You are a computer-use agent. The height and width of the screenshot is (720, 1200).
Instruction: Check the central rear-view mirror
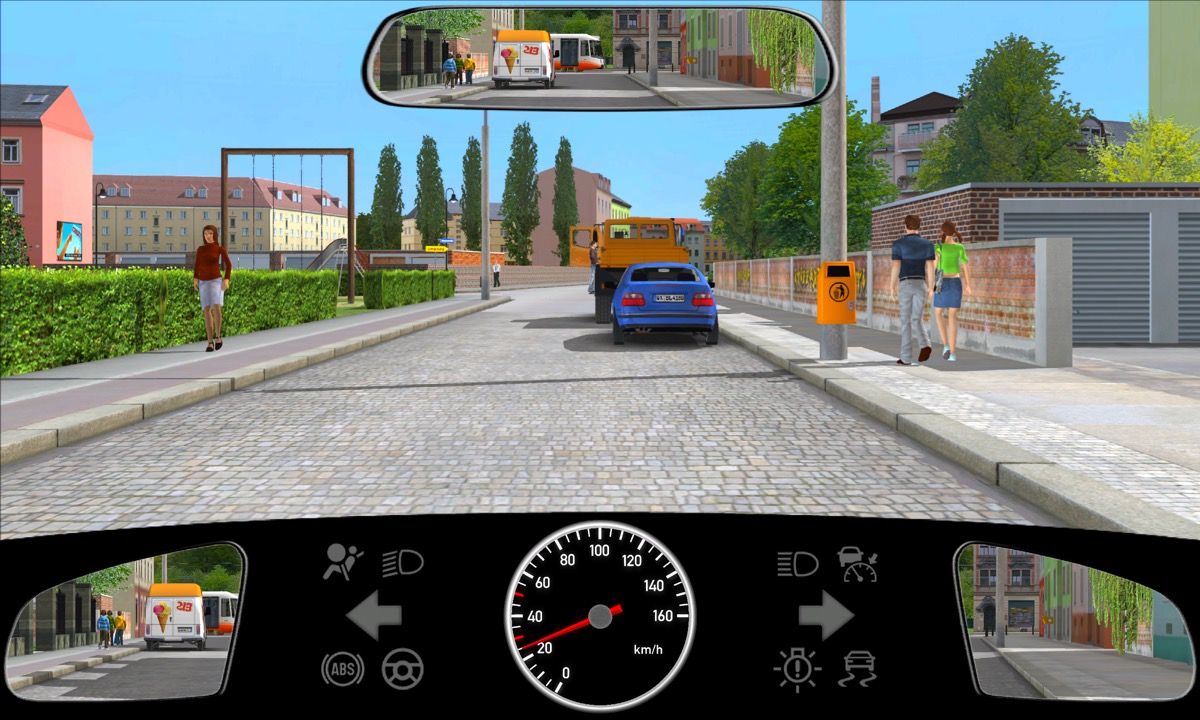(600, 57)
